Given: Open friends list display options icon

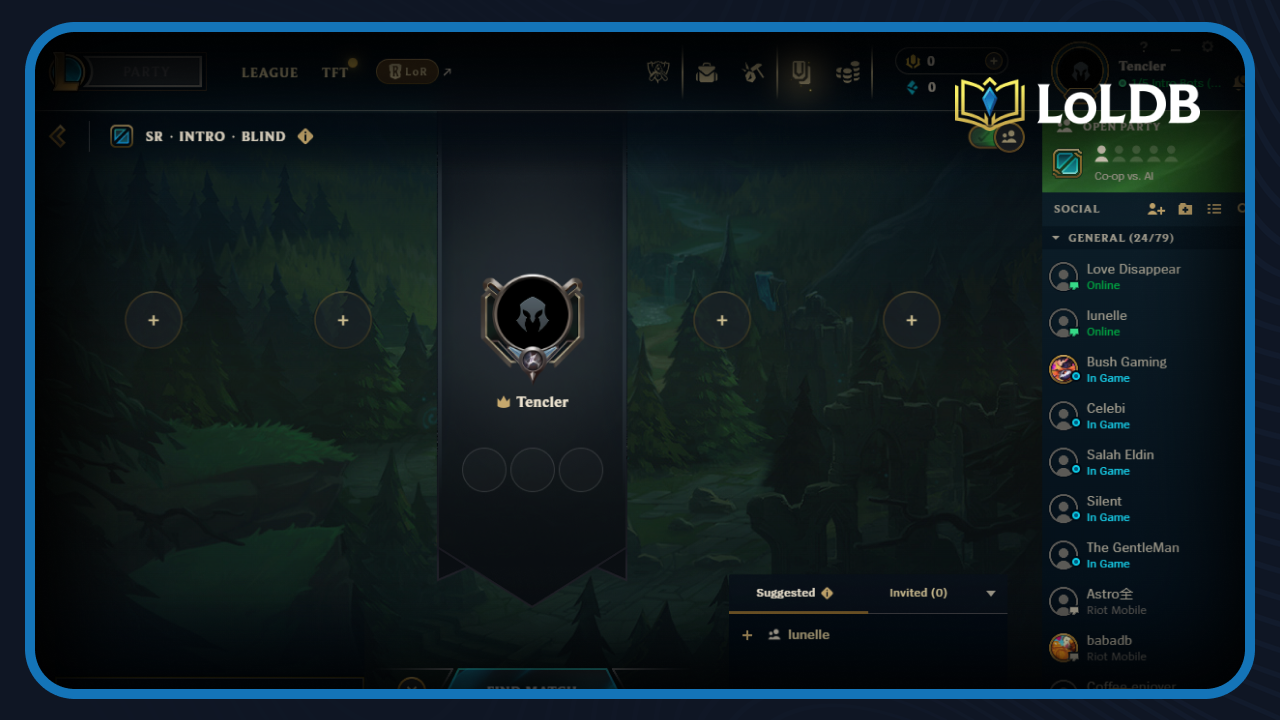Looking at the screenshot, I should [x=1214, y=209].
